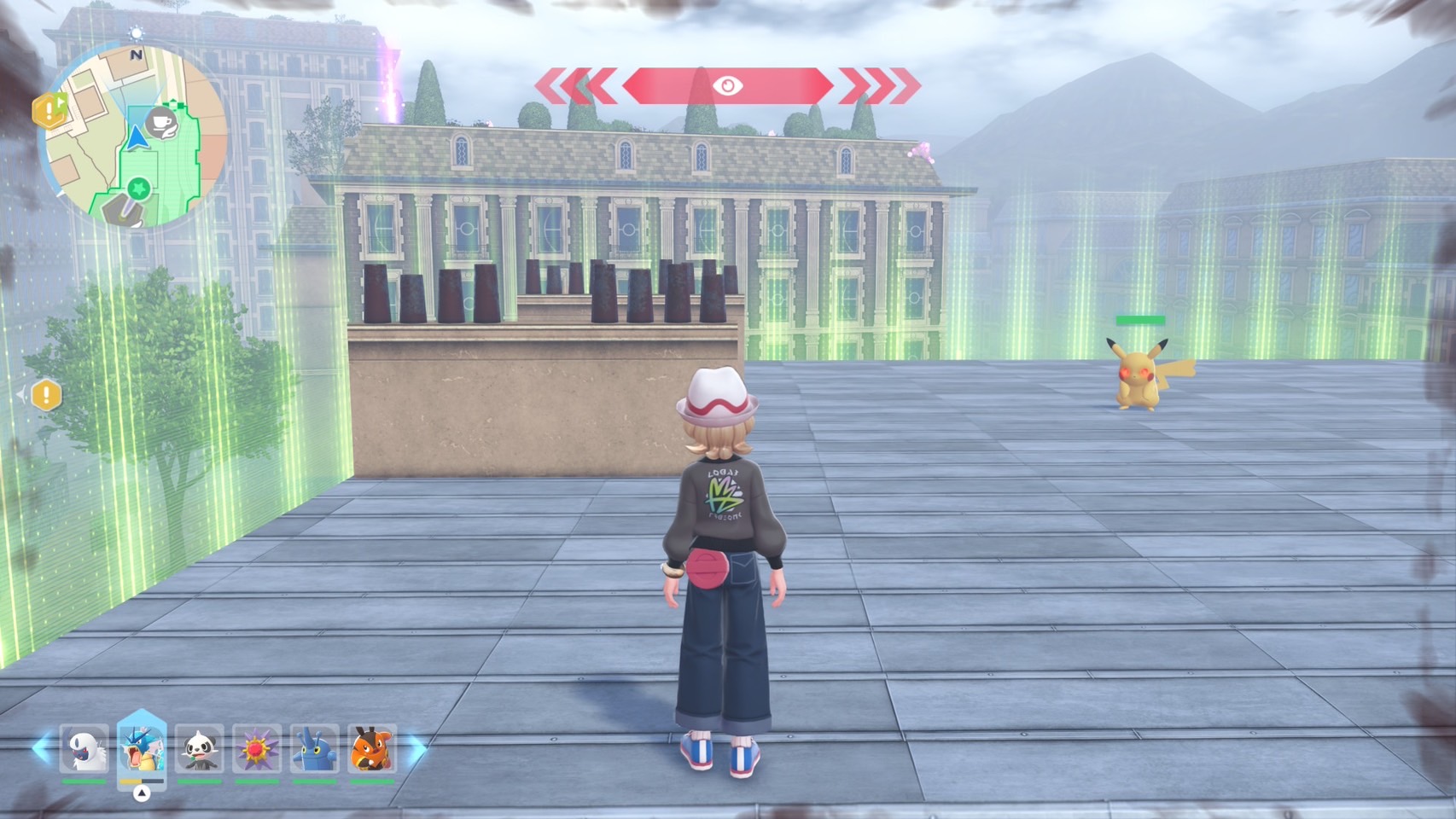1456x819 pixels.
Task: Click the eye icon on the awareness gauge
Action: pyautogui.click(x=728, y=84)
